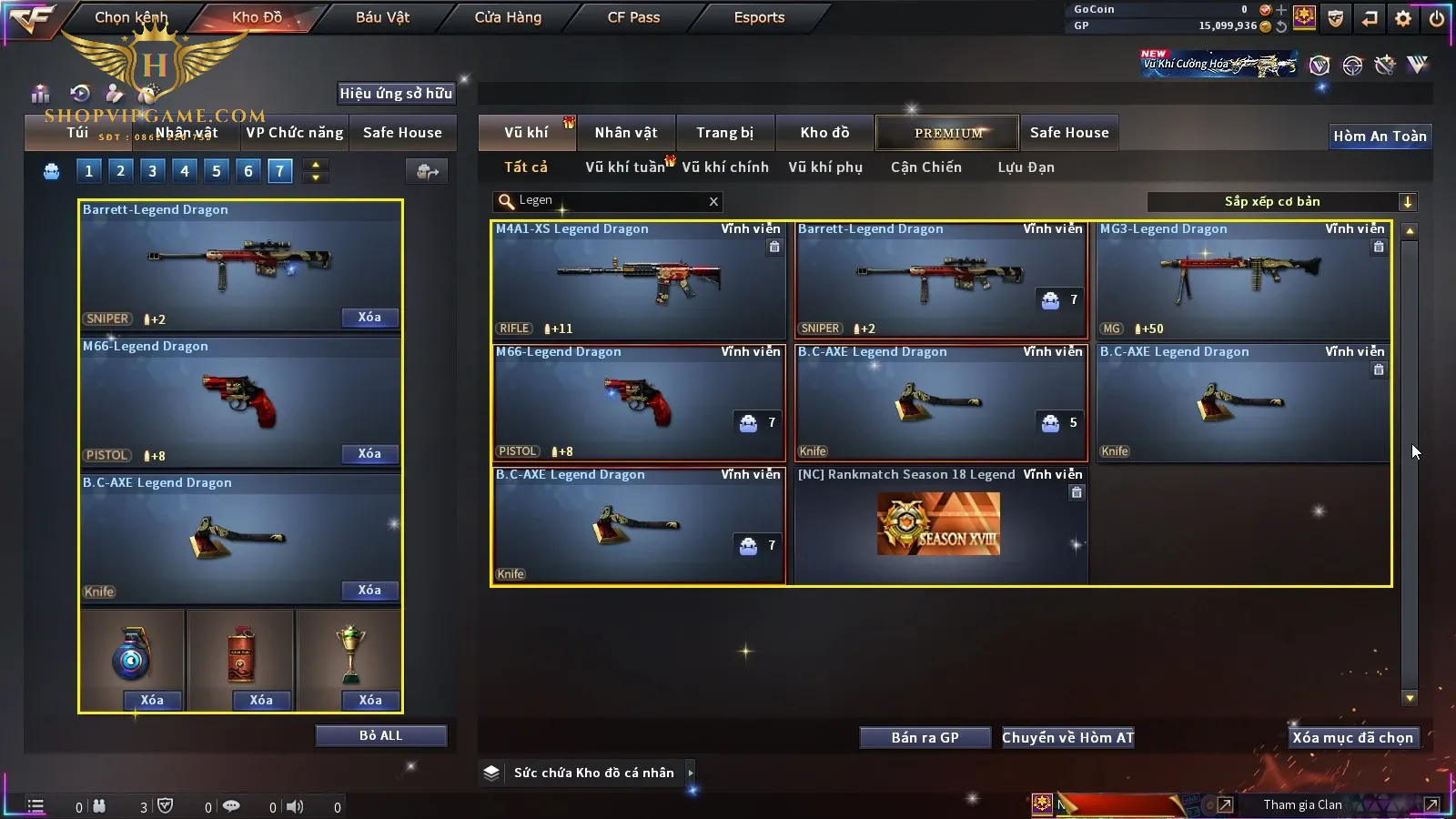Screen dimensions: 1456x819
Task: Go to the CF Pass menu
Action: (633, 17)
